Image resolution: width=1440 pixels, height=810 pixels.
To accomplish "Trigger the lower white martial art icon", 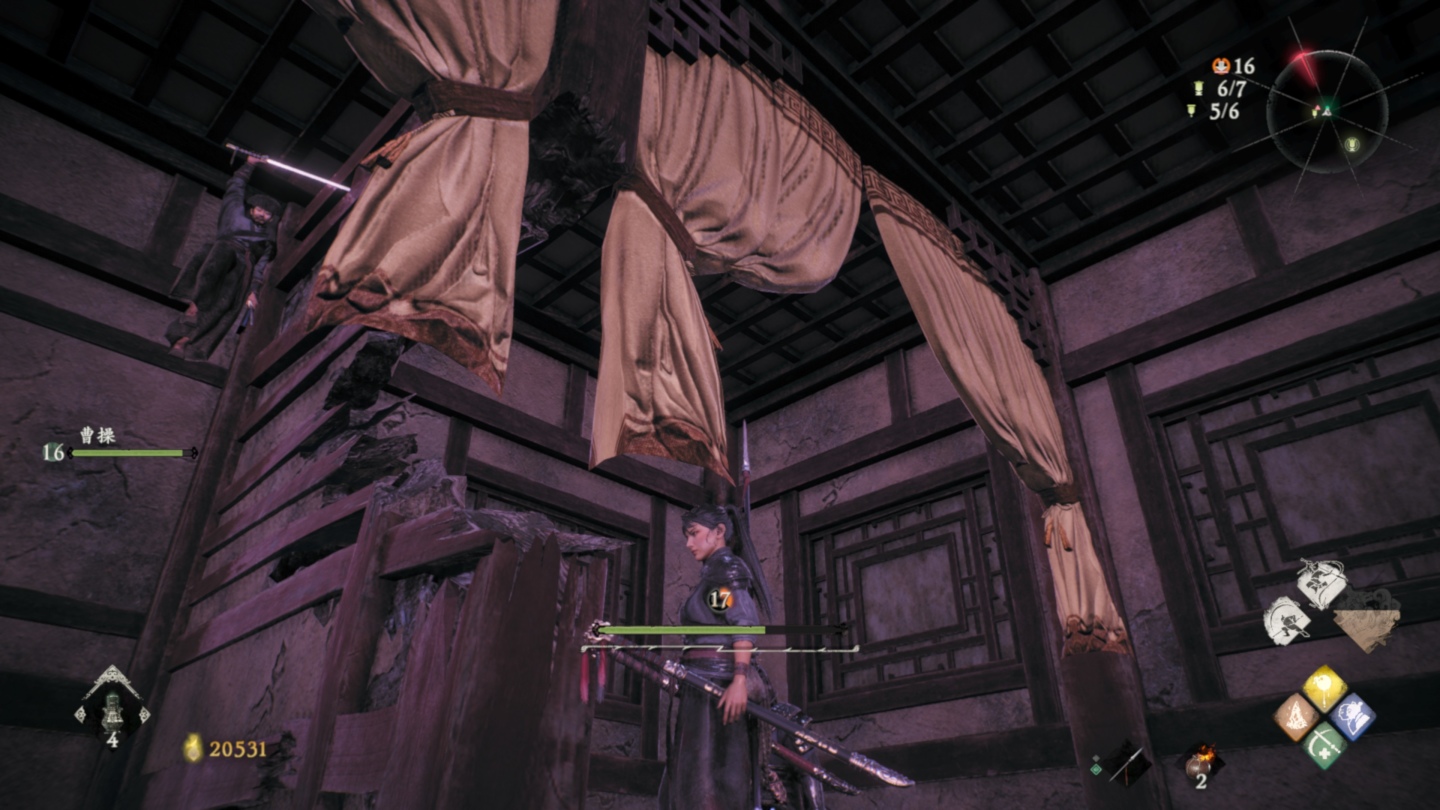I will 1287,621.
